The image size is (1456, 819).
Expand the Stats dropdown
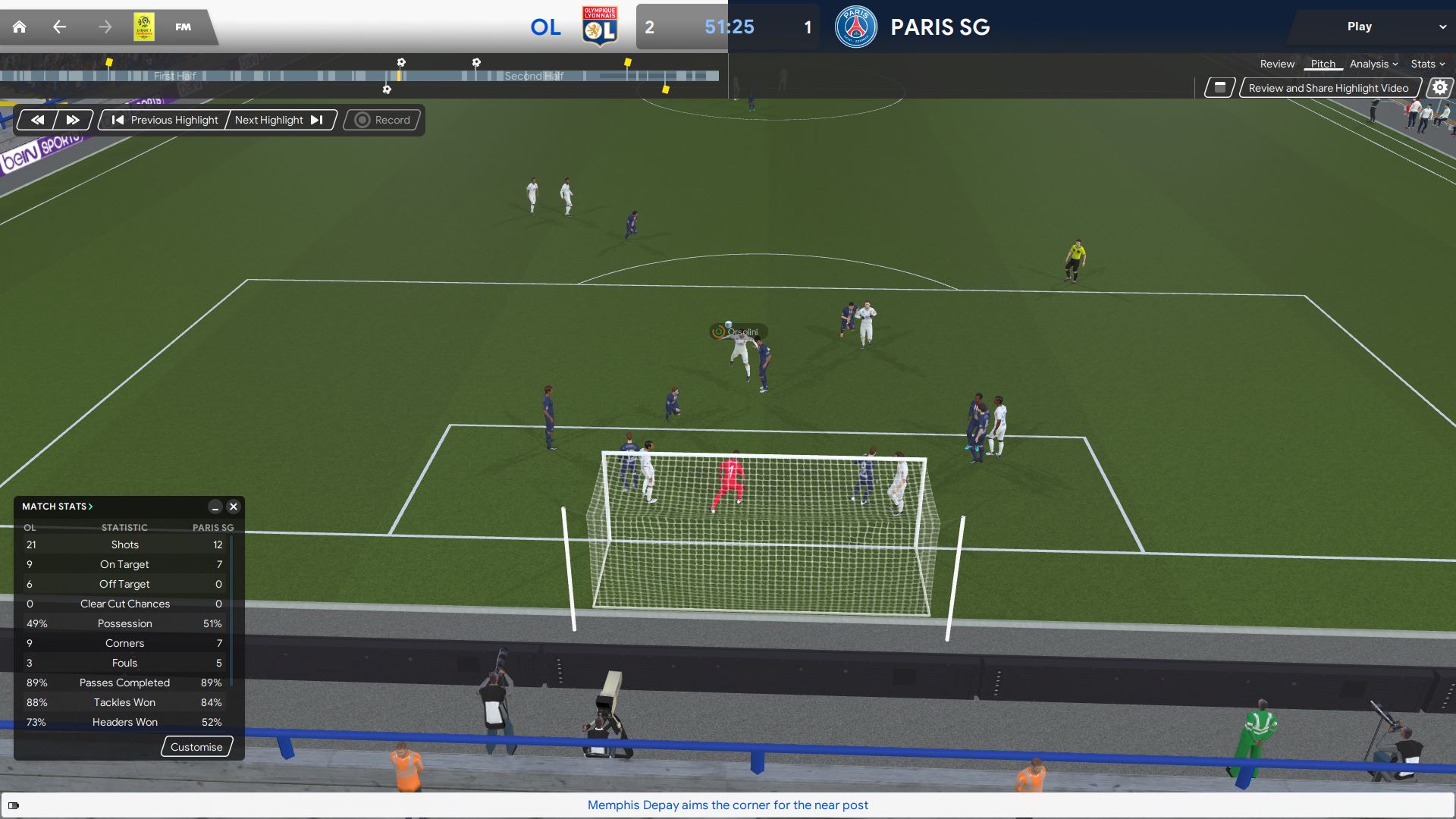pos(1427,64)
